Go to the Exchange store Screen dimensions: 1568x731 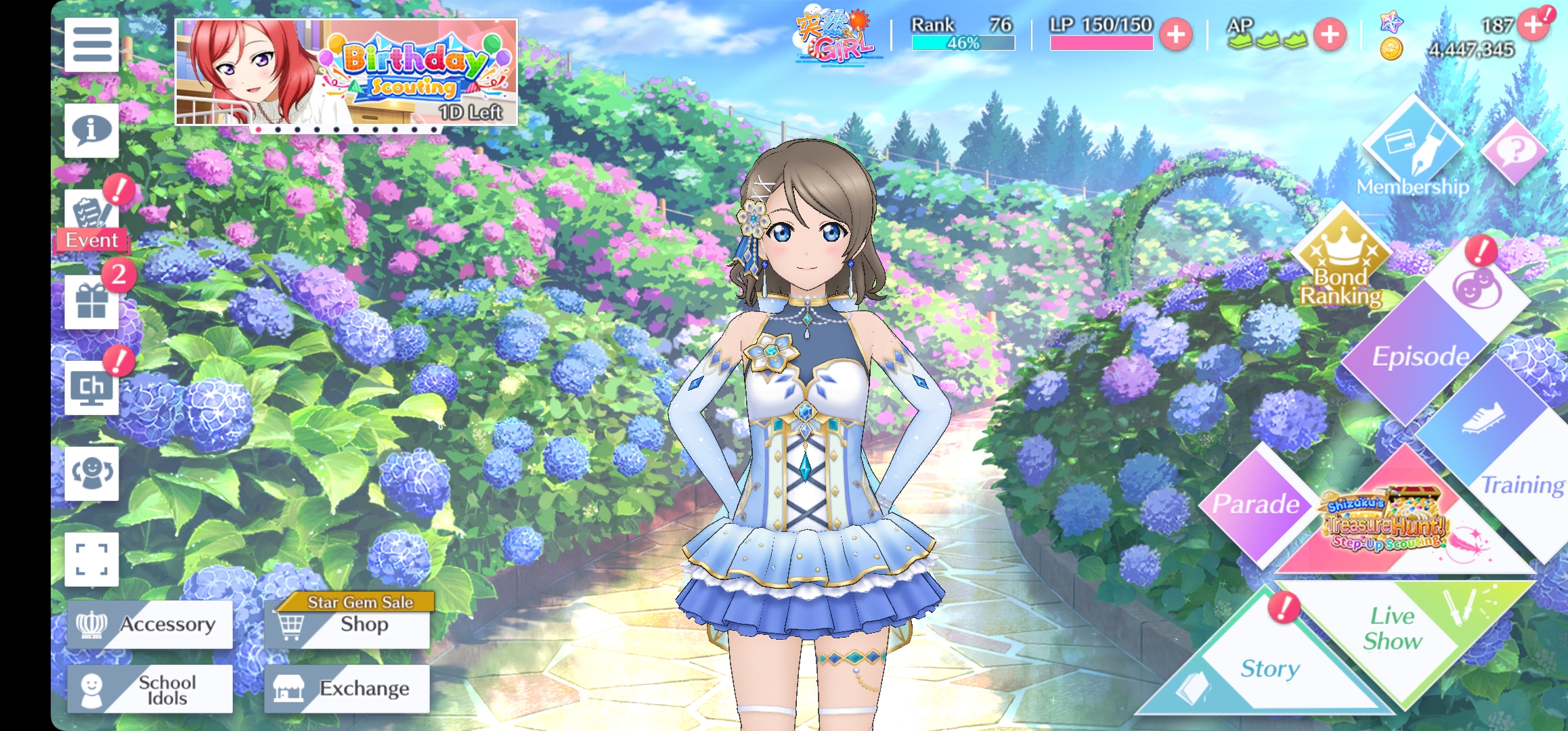pos(347,689)
